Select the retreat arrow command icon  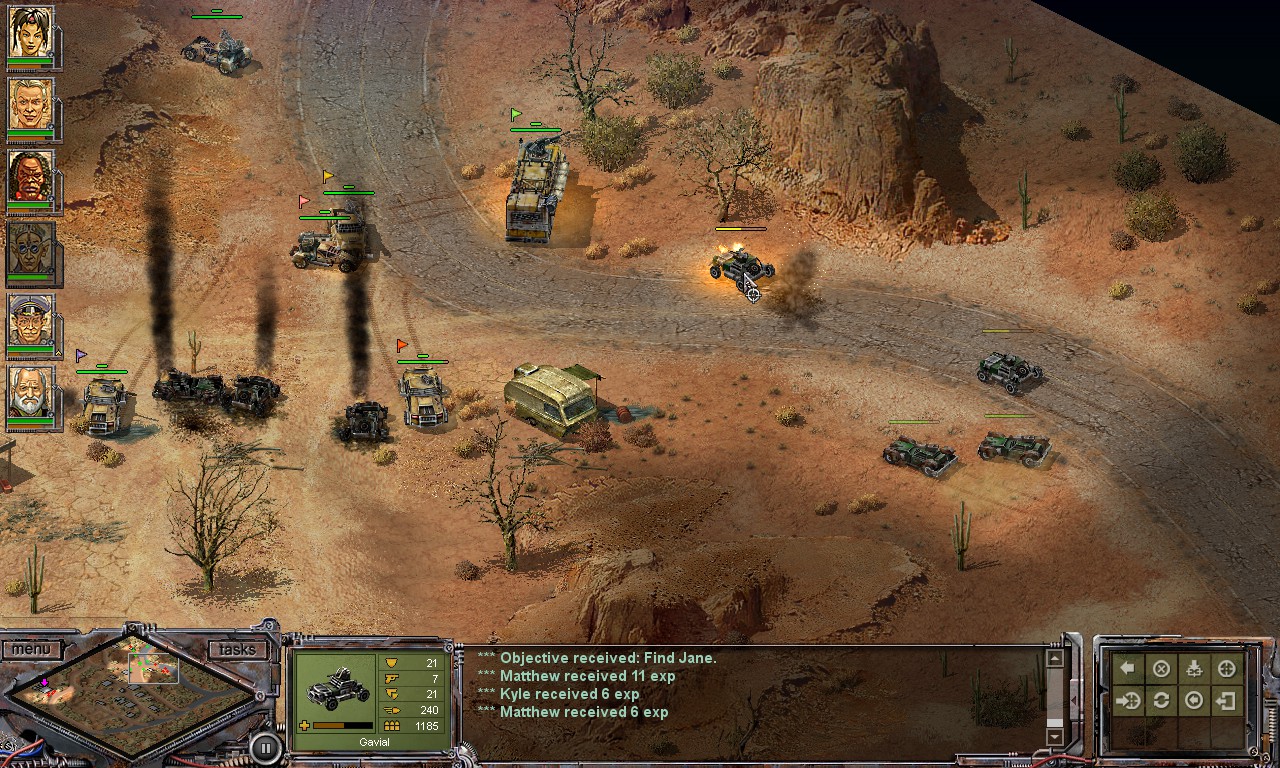(x=1126, y=668)
